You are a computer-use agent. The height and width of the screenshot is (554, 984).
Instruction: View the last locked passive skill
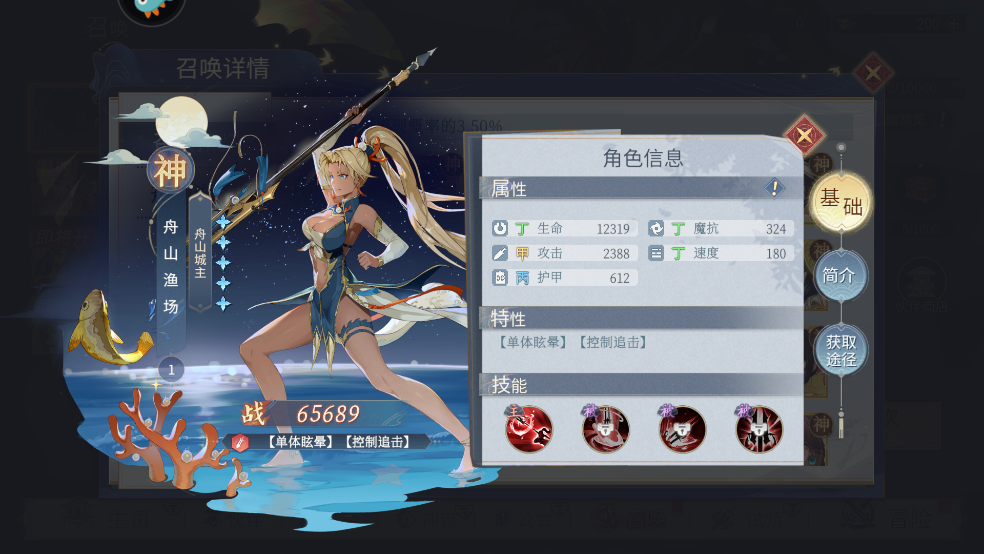pos(759,430)
